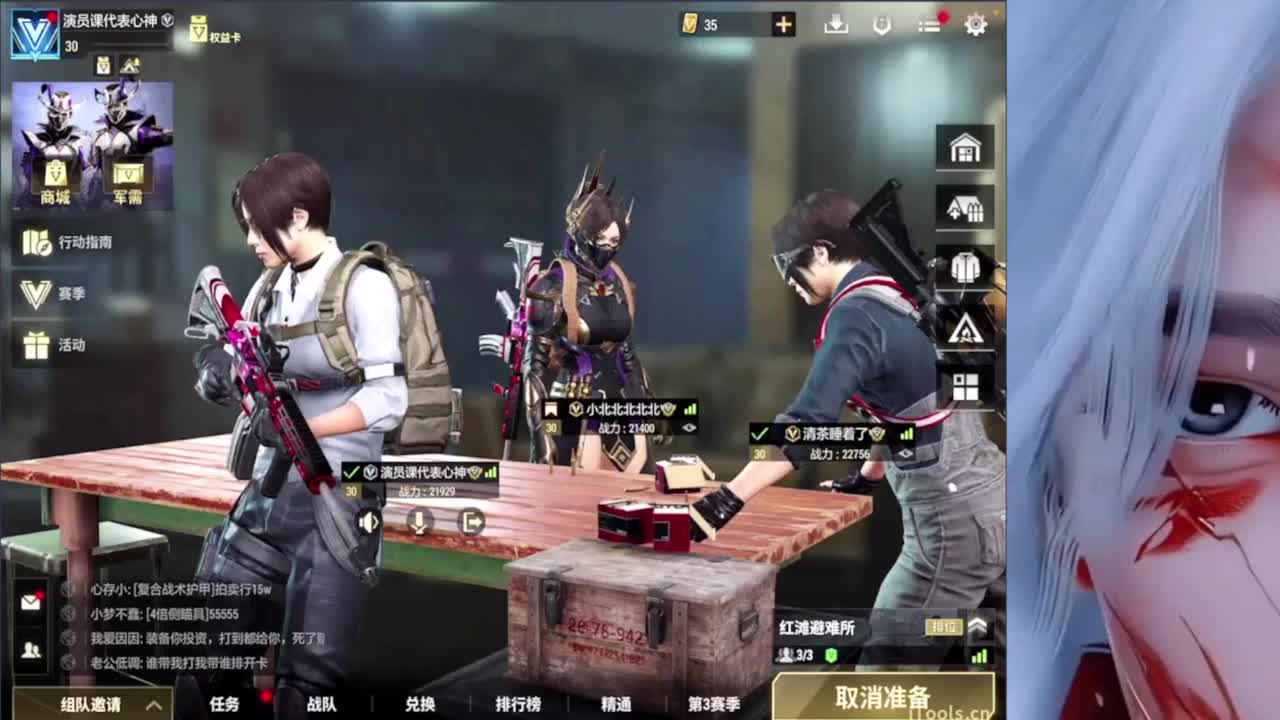Switch to the 排行榜 tab
The width and height of the screenshot is (1280, 720).
(520, 704)
